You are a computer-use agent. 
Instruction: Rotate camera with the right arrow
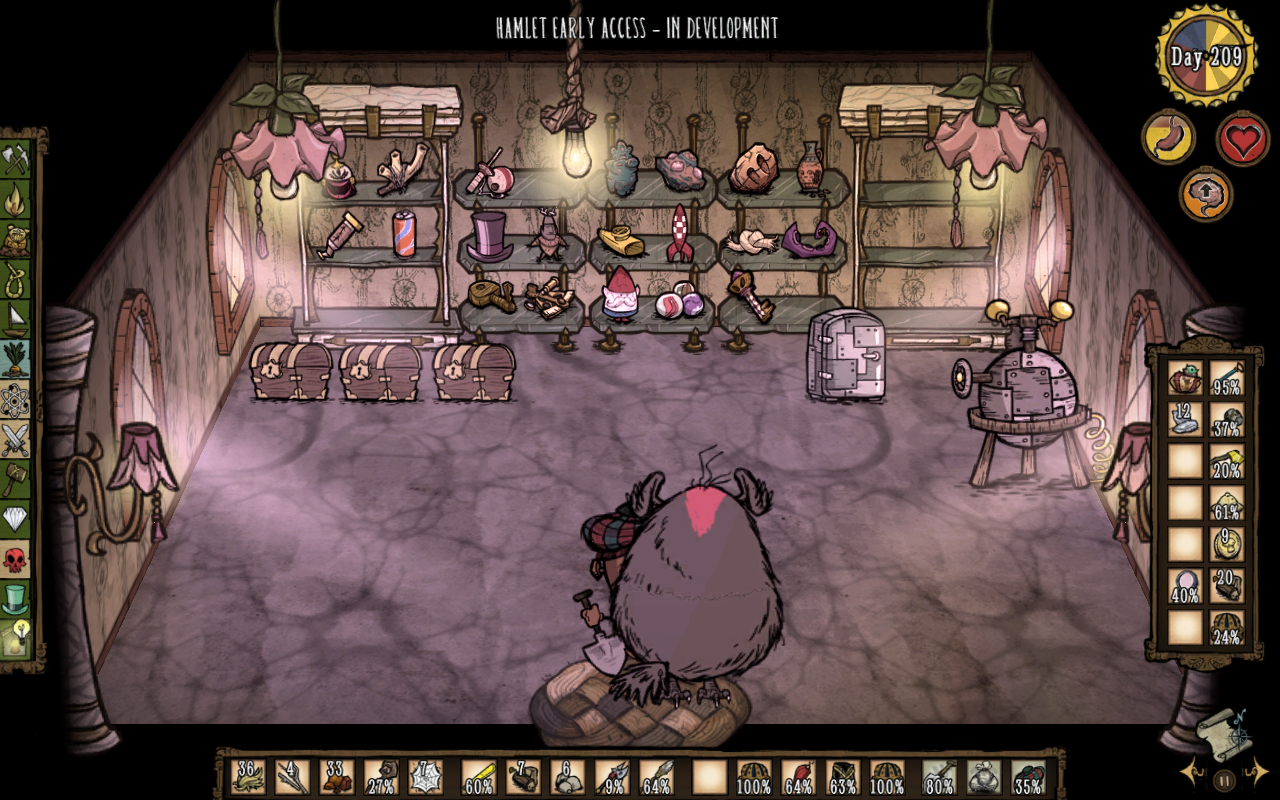1257,772
